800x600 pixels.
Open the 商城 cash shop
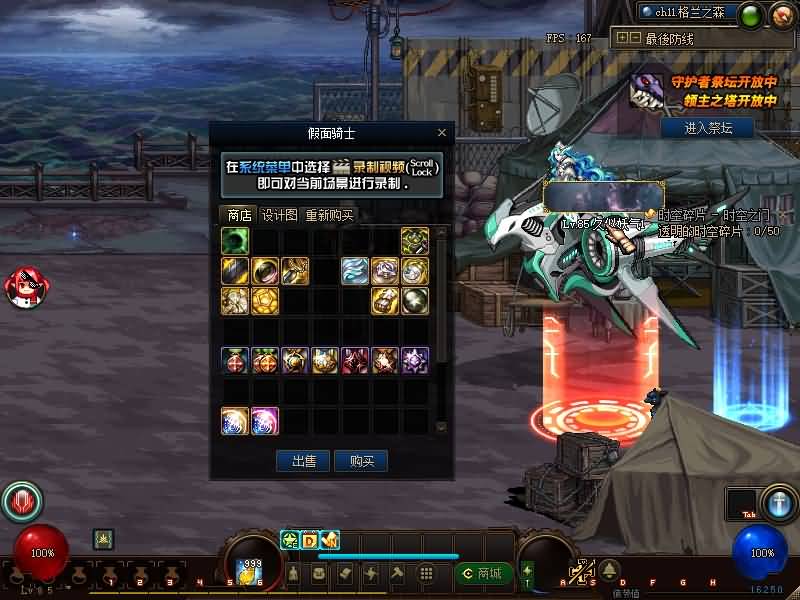(x=483, y=573)
